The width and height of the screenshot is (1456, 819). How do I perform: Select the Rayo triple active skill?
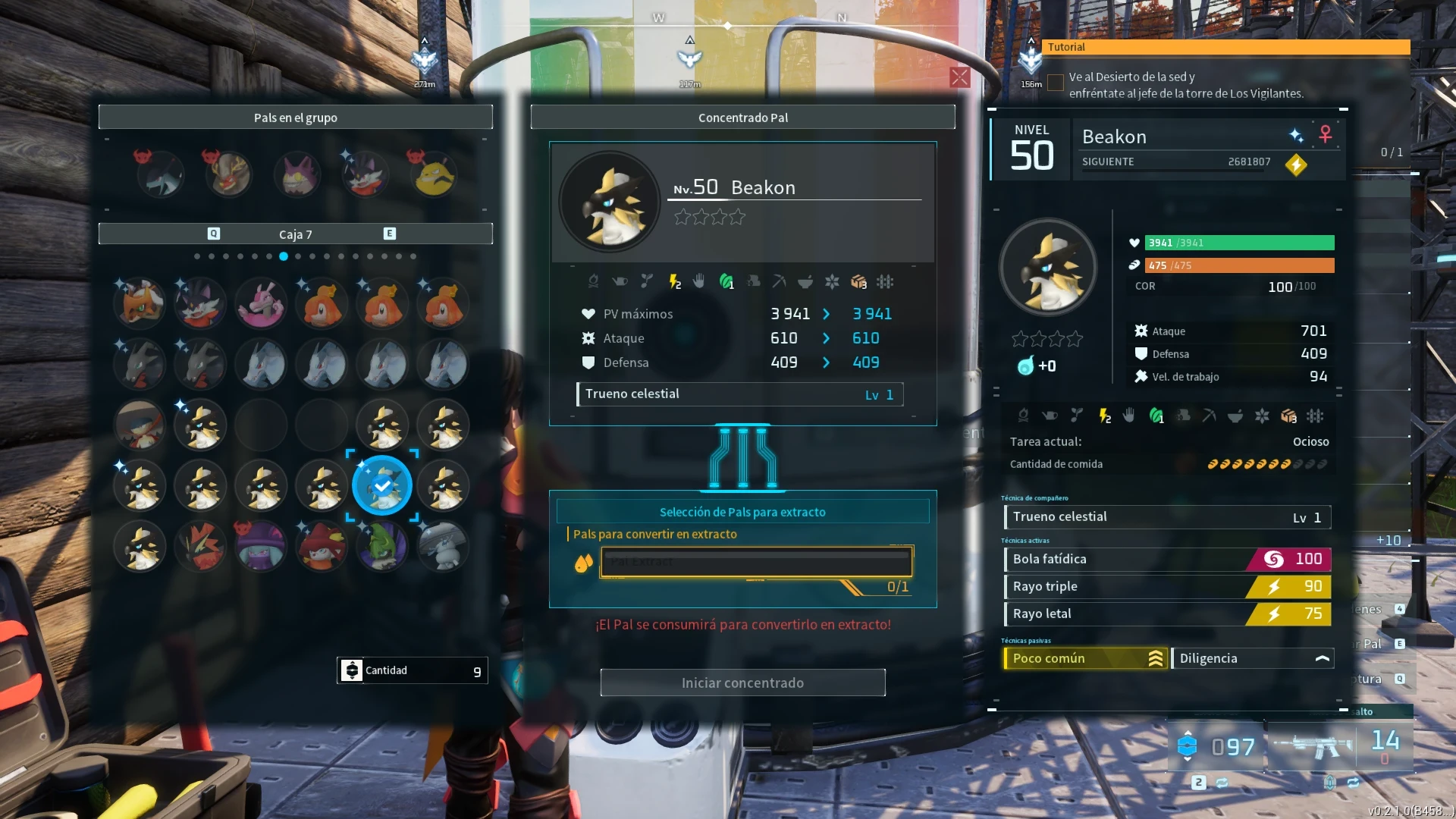click(x=1167, y=586)
